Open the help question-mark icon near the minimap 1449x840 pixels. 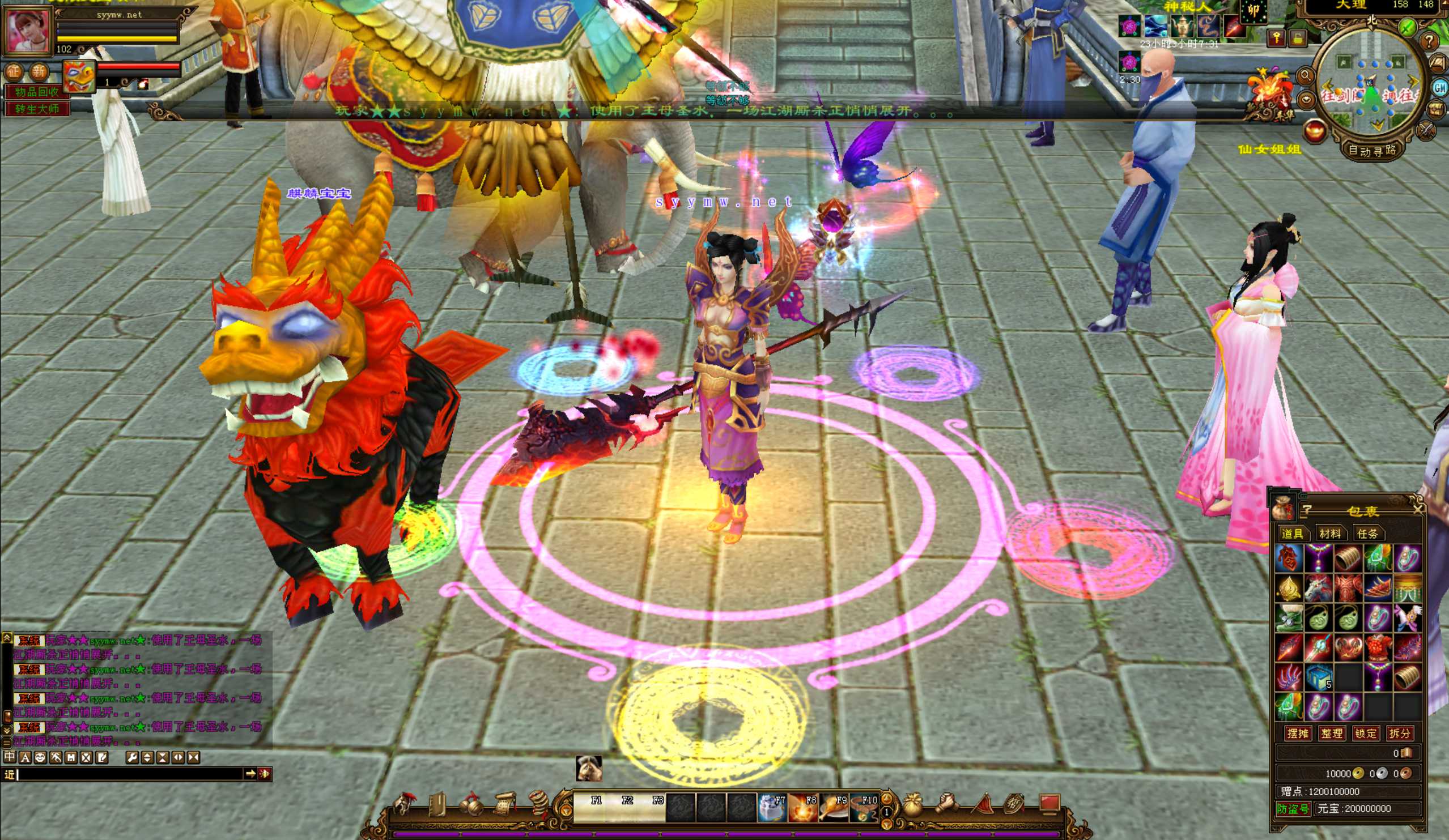coord(1430,42)
